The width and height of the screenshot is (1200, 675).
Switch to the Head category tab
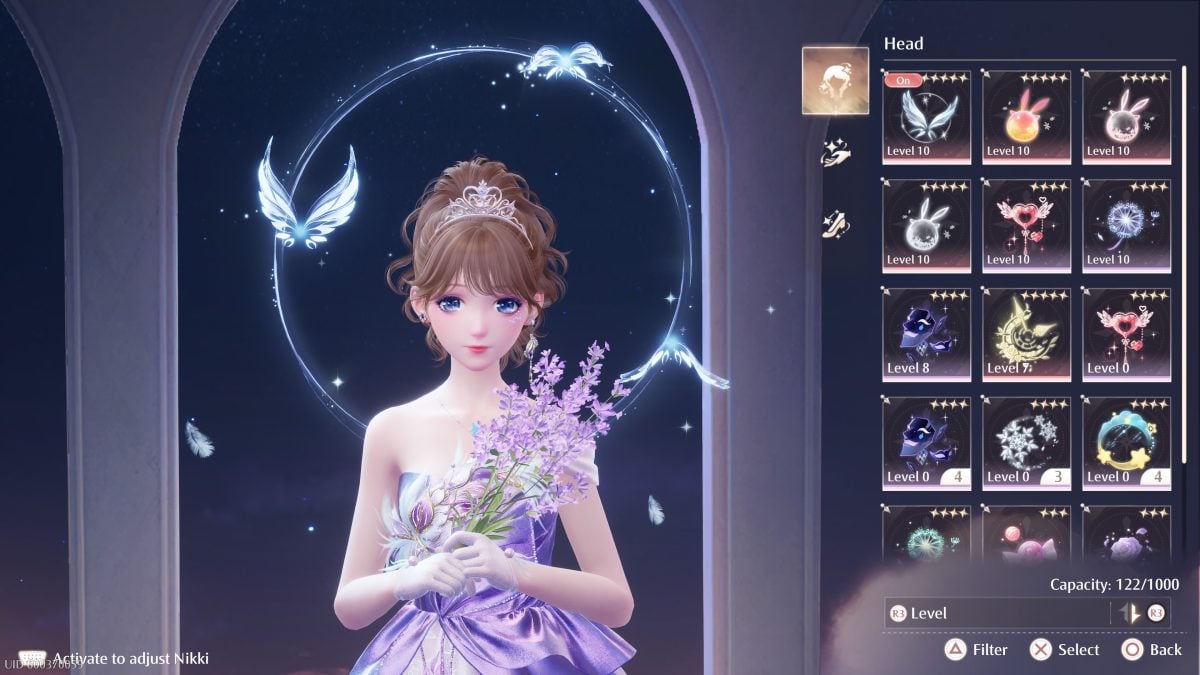(835, 81)
